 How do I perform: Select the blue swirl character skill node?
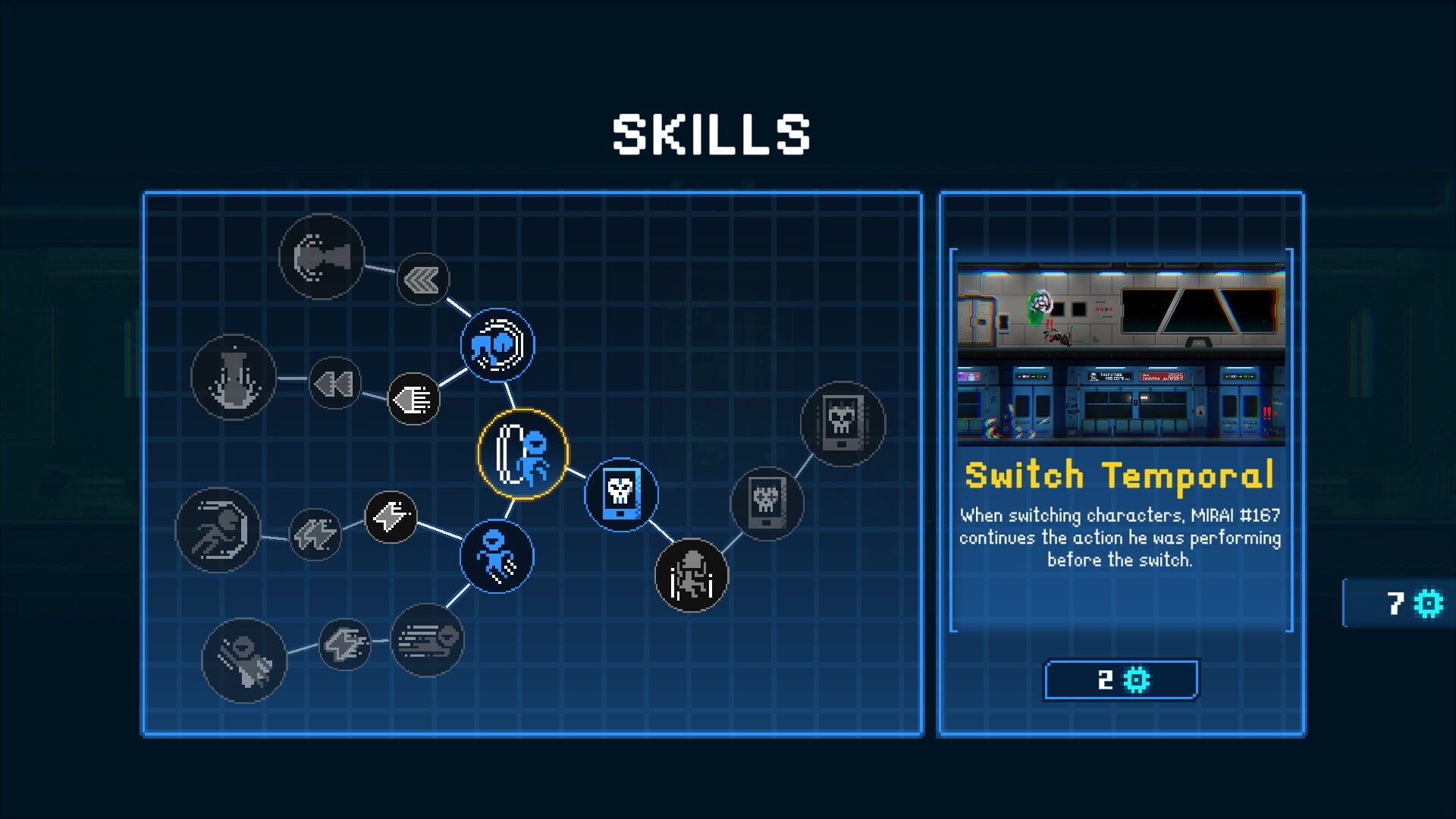[x=498, y=345]
